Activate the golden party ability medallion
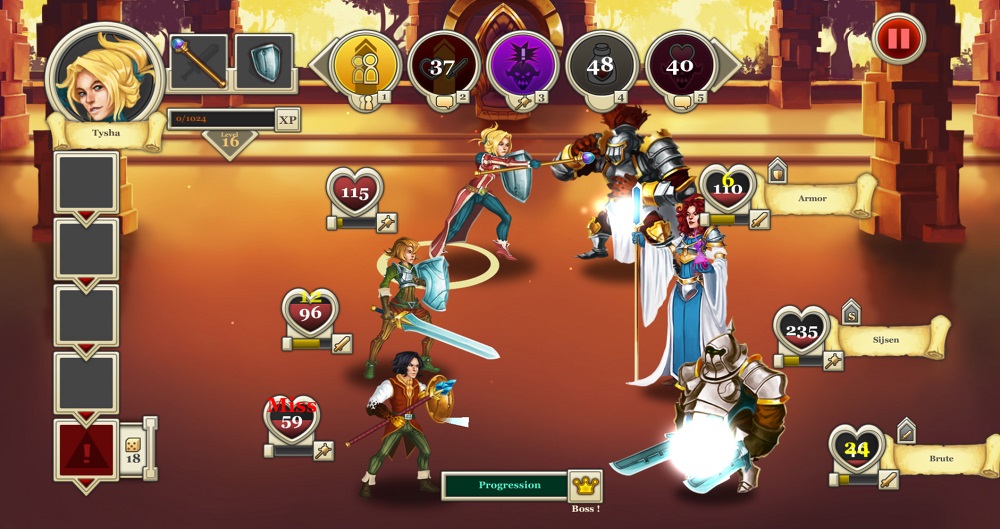Screen dimensions: 1000x529 coord(365,66)
